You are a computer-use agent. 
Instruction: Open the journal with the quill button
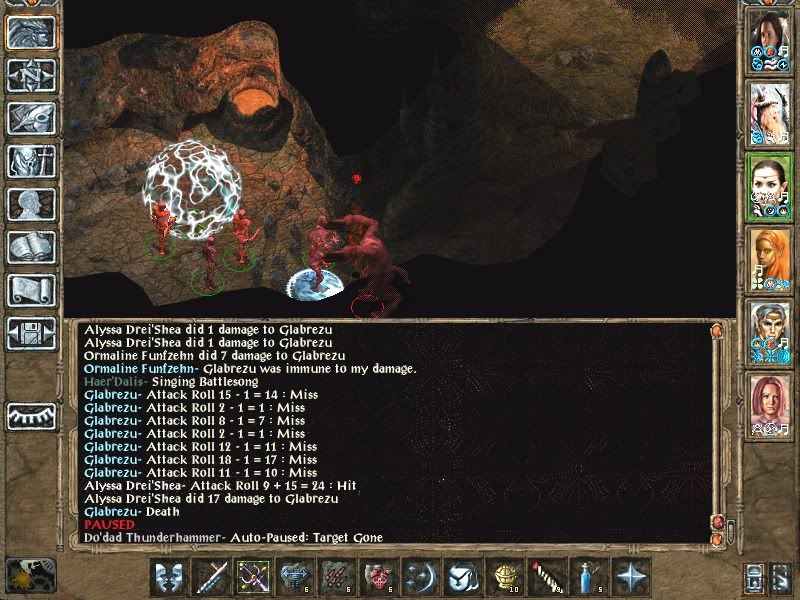[31, 117]
